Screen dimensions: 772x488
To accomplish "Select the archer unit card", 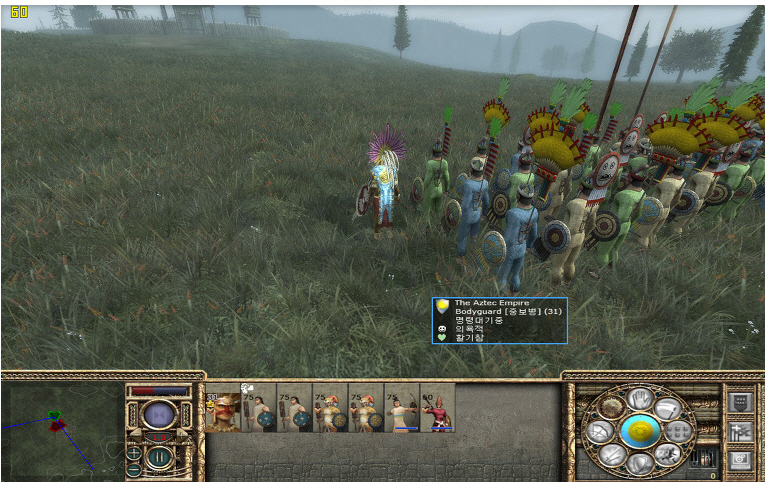I will pyautogui.click(x=402, y=408).
